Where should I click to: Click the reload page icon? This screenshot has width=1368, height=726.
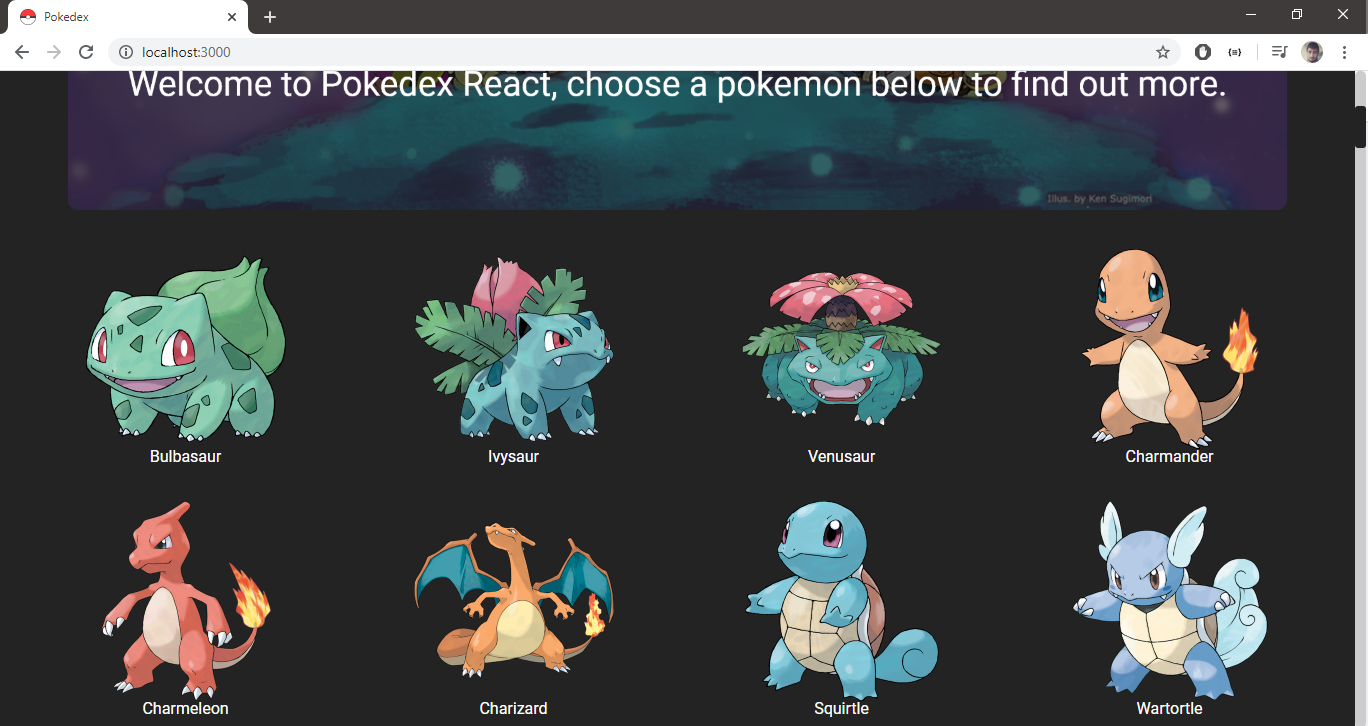coord(86,51)
